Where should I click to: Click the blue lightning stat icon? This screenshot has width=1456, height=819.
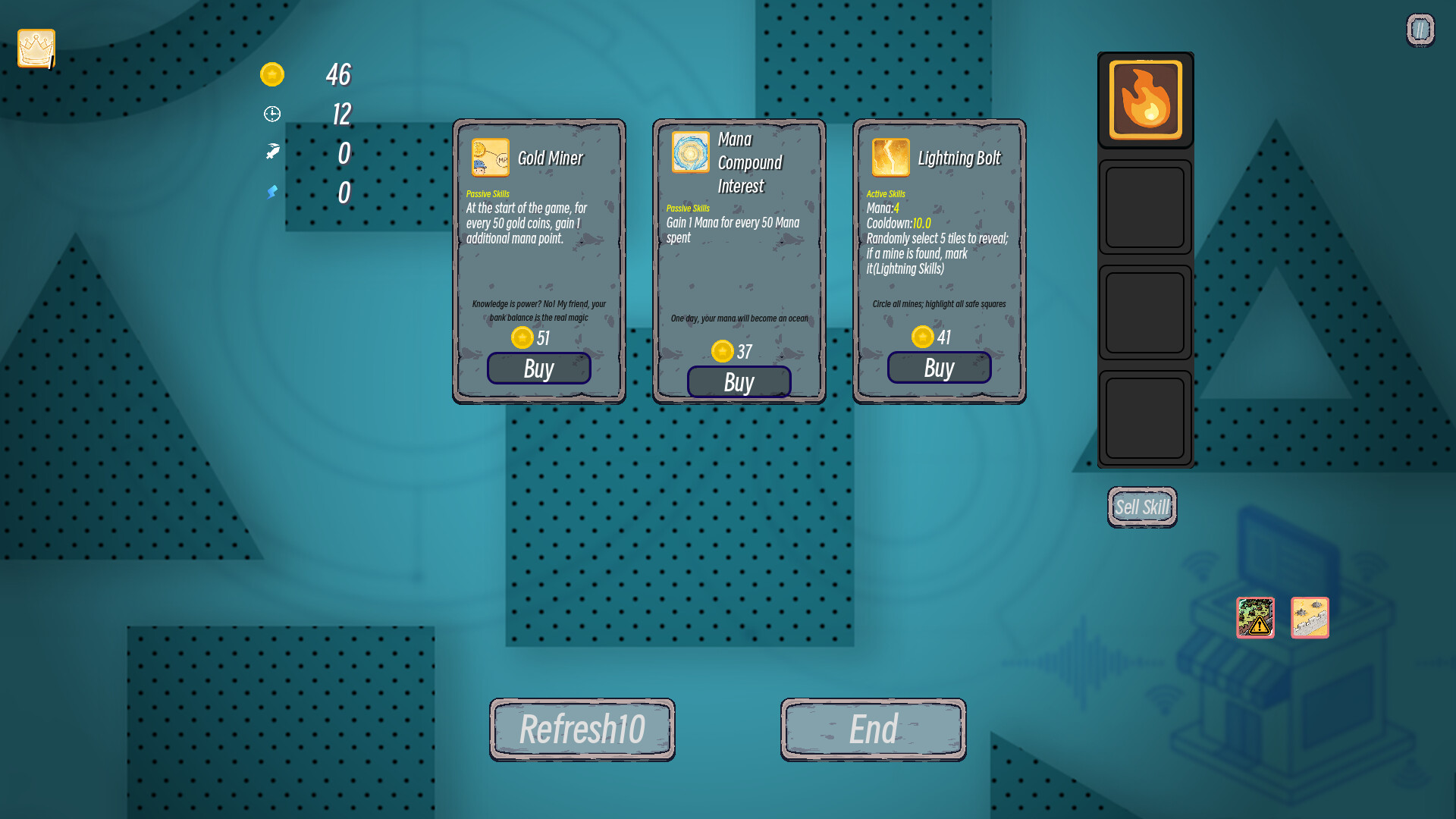pyautogui.click(x=271, y=193)
